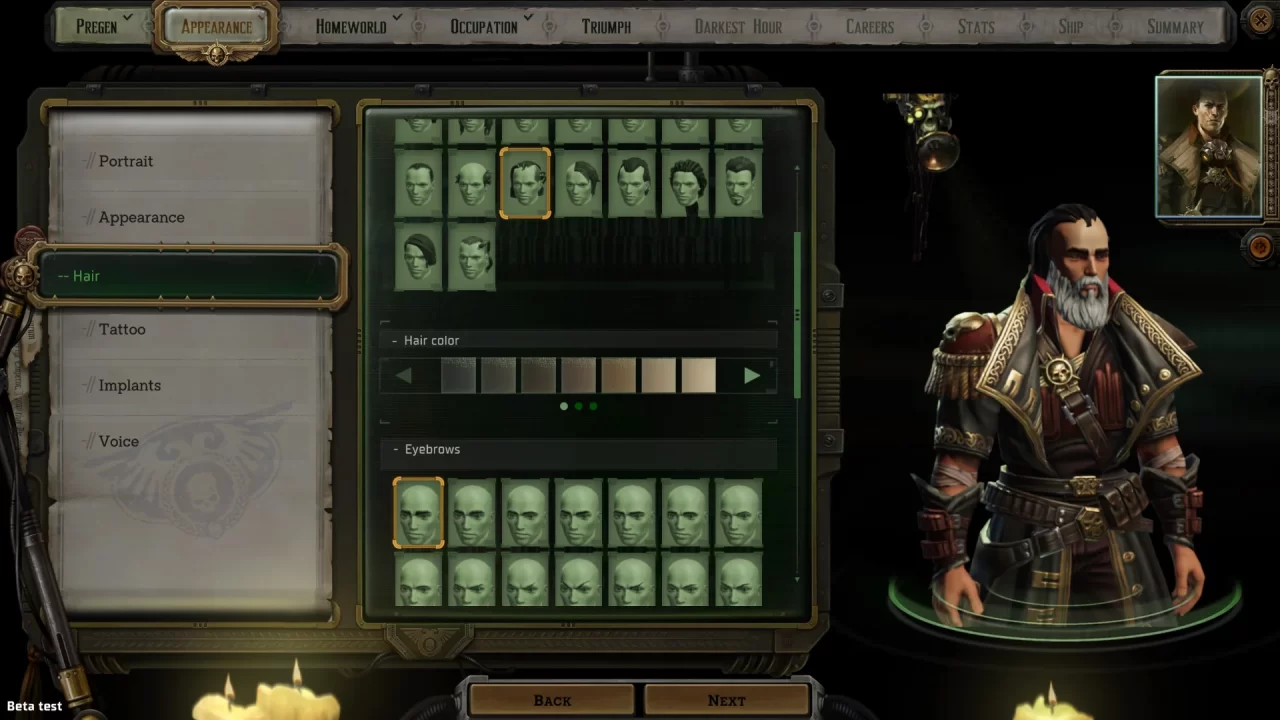Click the circular Imperial icon in the top-right corner

1261,21
